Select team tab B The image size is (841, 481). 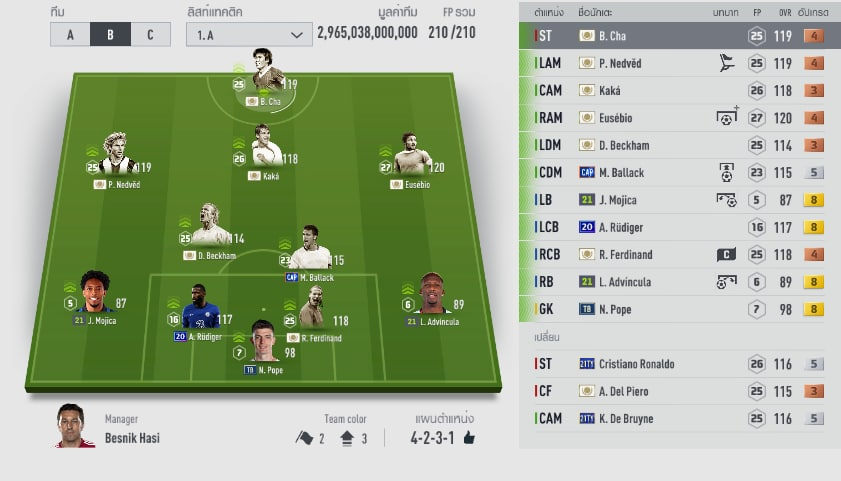click(110, 34)
